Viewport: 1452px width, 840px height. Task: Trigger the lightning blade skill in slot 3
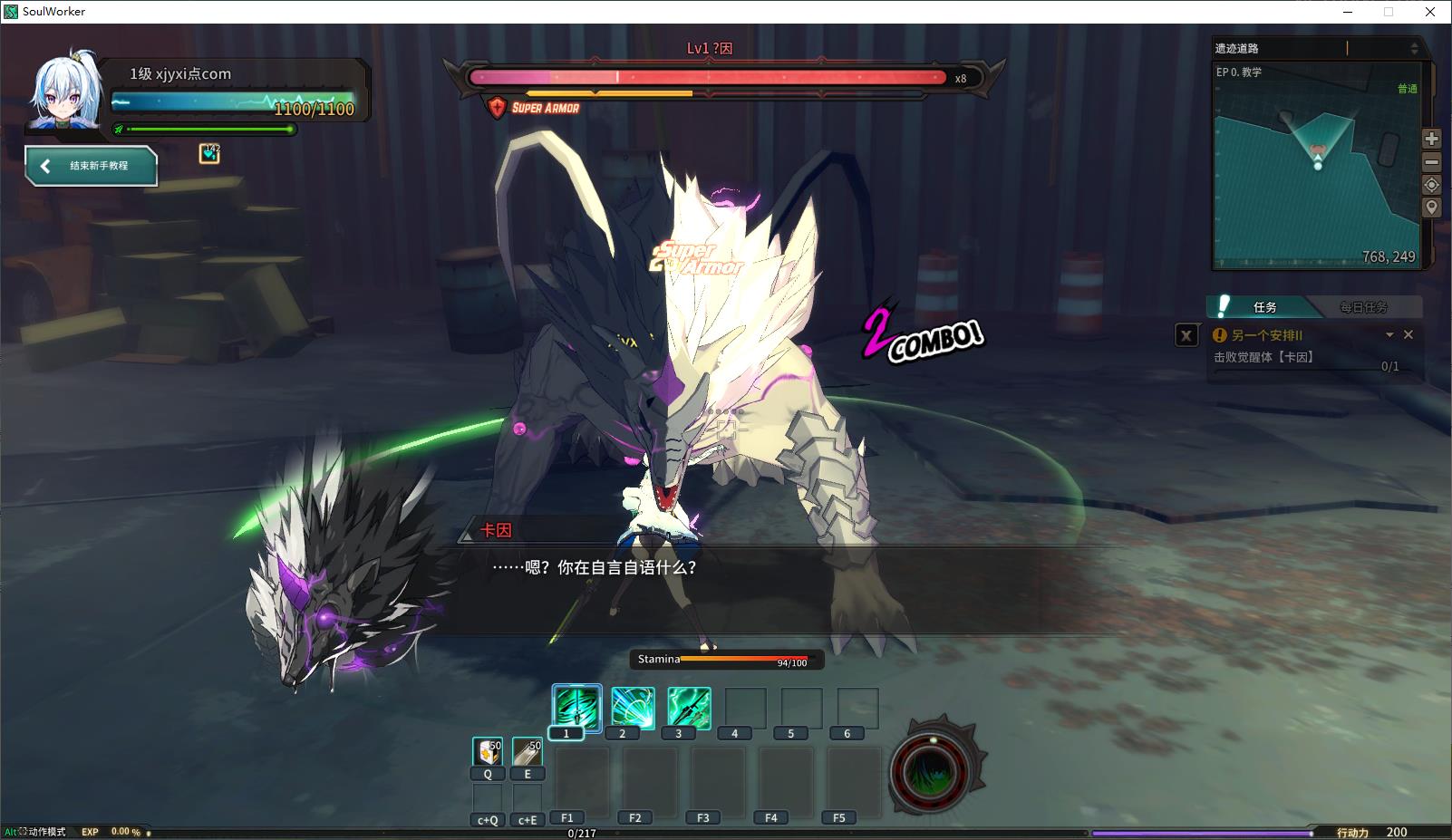tap(689, 707)
